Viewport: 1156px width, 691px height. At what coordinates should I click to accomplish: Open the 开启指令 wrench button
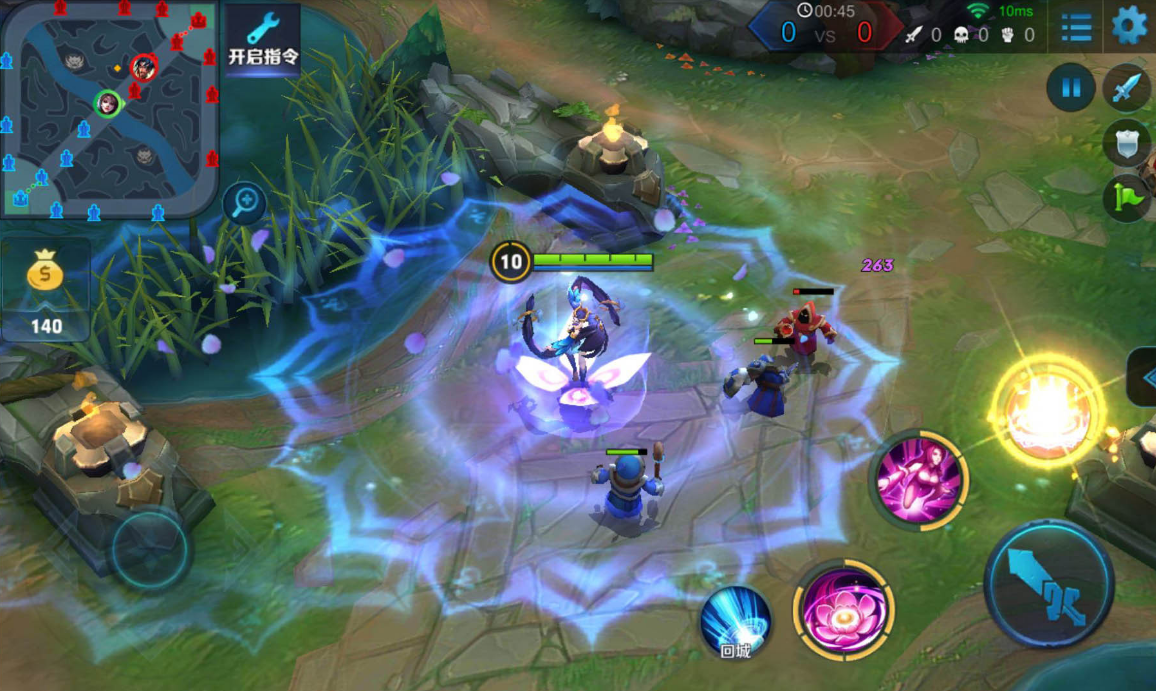pos(263,40)
